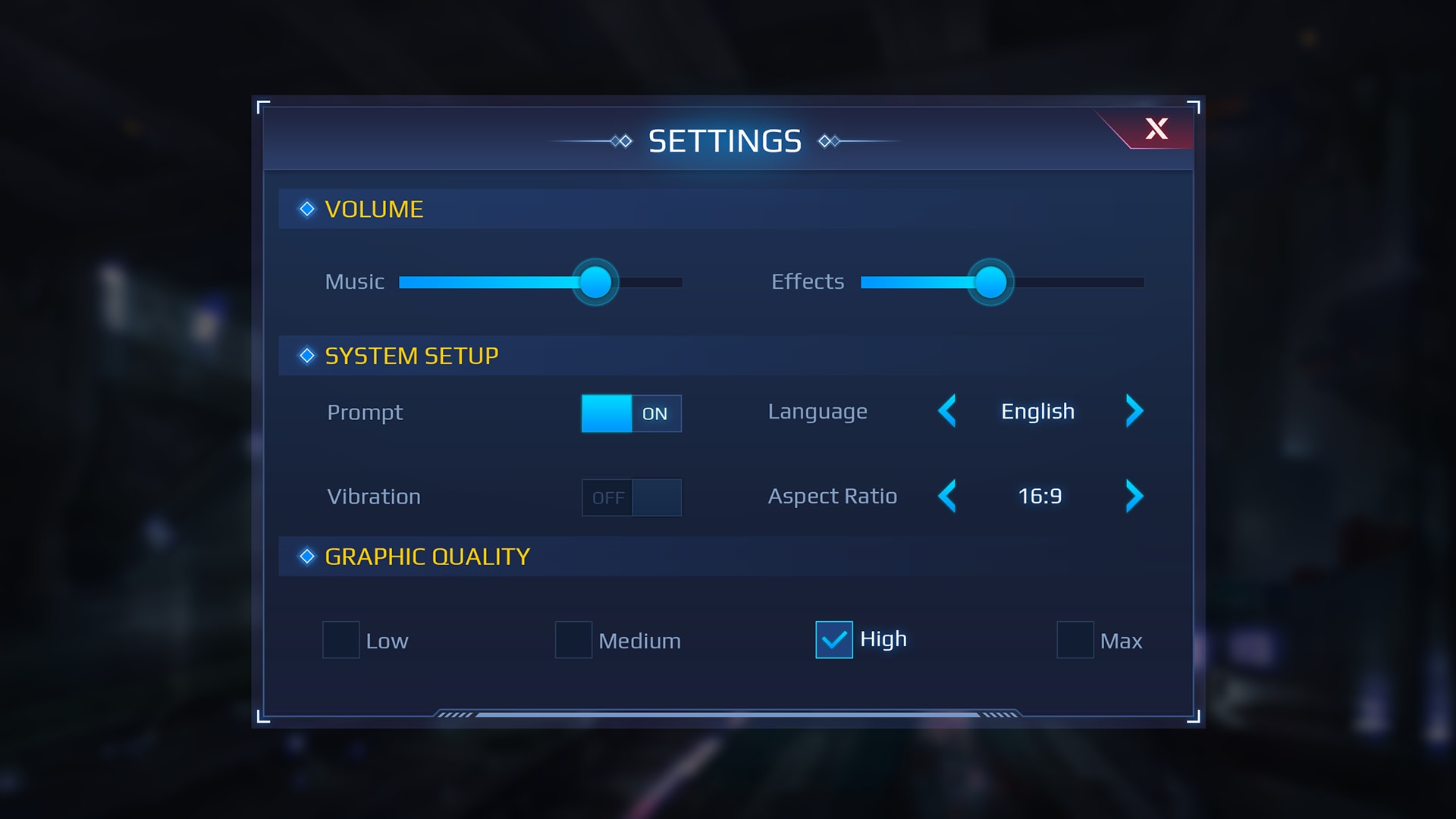Turn off the Prompt switch
Screen dimensions: 1456x819
tap(631, 414)
